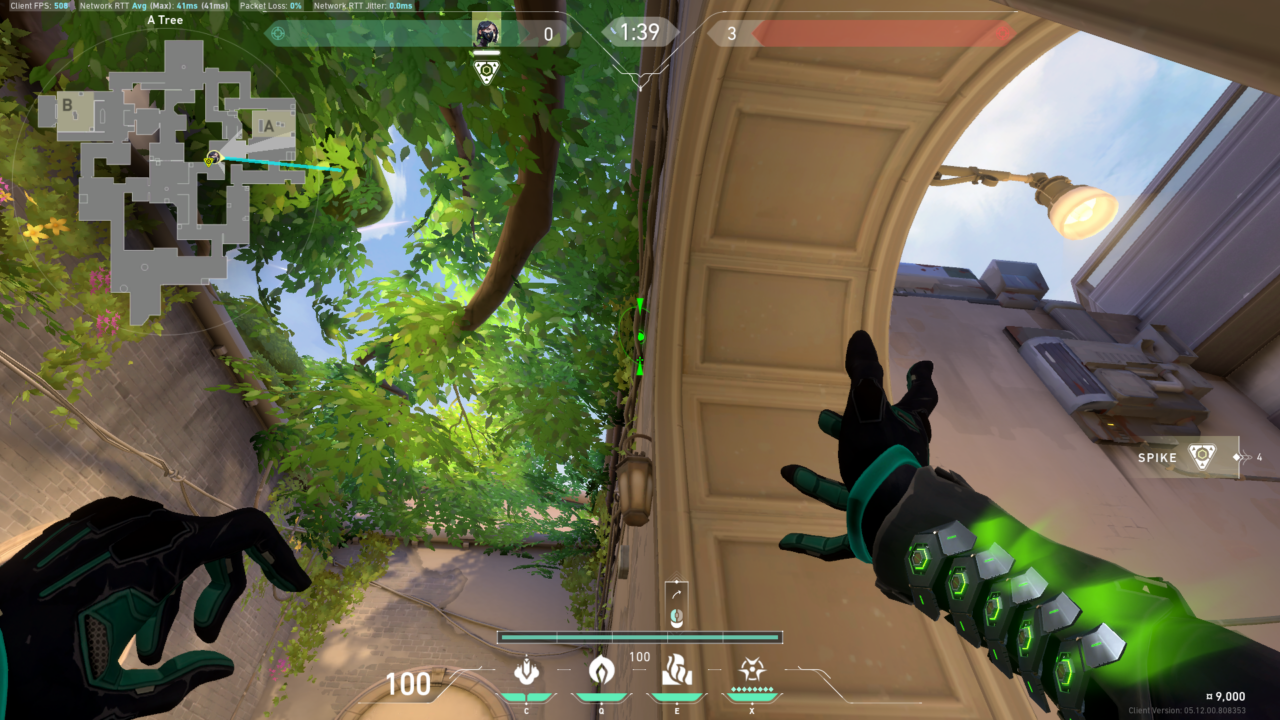This screenshot has height=720, width=1280.
Task: Select the Spike inventory slot
Action: (1189, 457)
